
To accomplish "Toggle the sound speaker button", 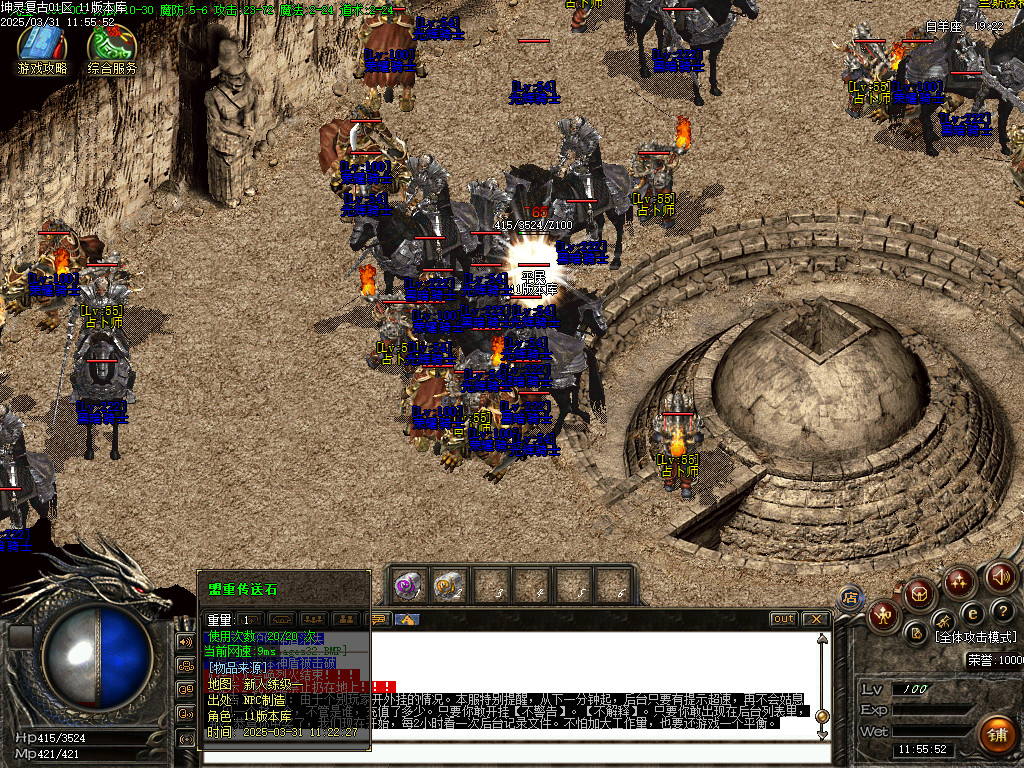I will coord(1000,576).
